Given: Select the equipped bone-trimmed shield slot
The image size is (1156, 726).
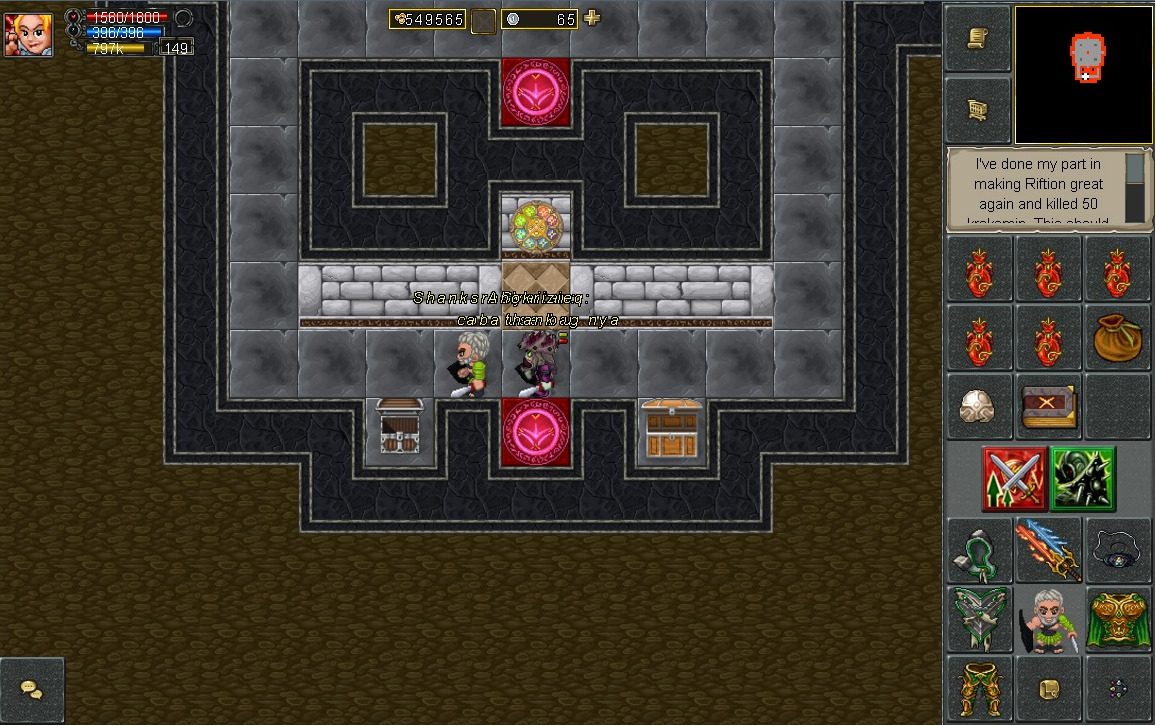Looking at the screenshot, I should (x=979, y=619).
